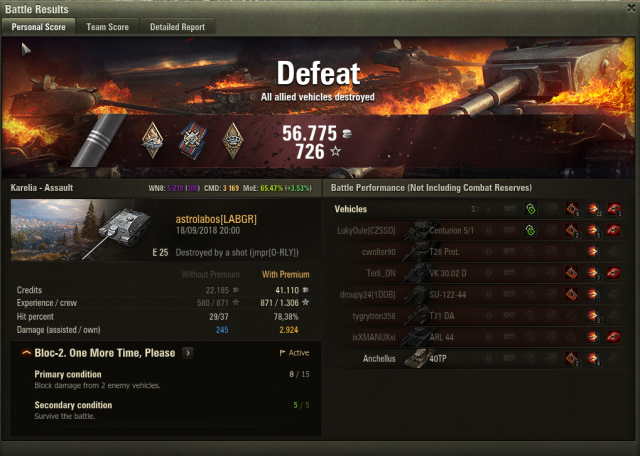Open the mission details arrow button
Viewport: 640px width, 456px height.
[188, 353]
